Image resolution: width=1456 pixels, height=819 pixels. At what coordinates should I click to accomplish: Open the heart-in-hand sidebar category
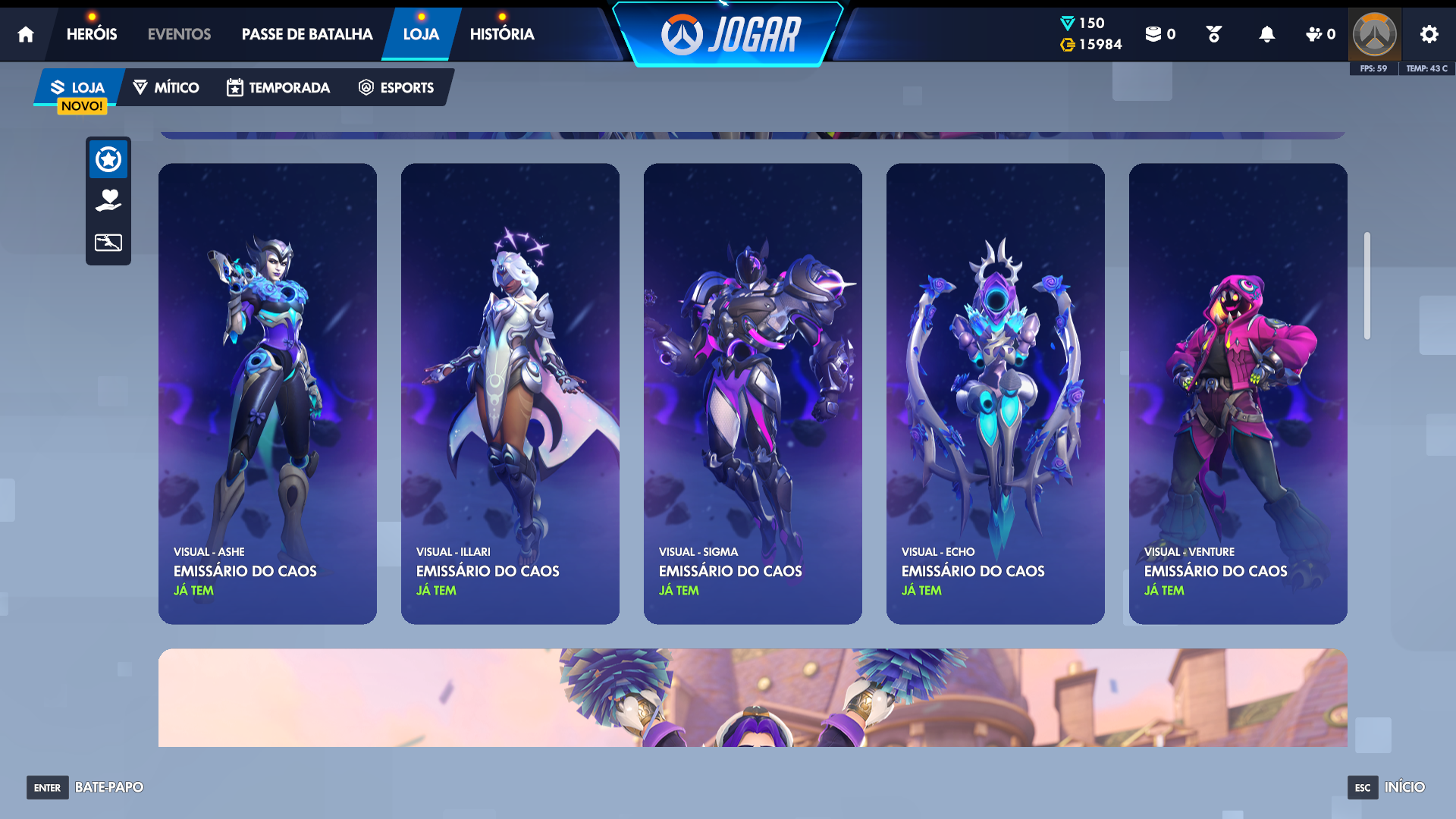[x=108, y=200]
